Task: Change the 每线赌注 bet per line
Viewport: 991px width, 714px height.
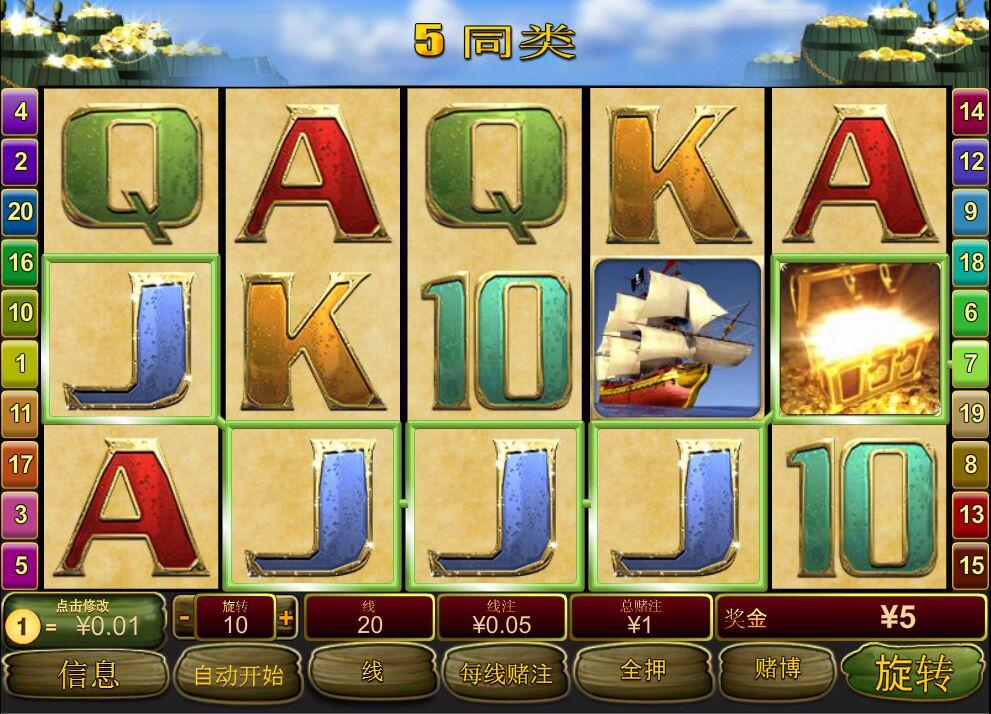Action: tap(506, 673)
